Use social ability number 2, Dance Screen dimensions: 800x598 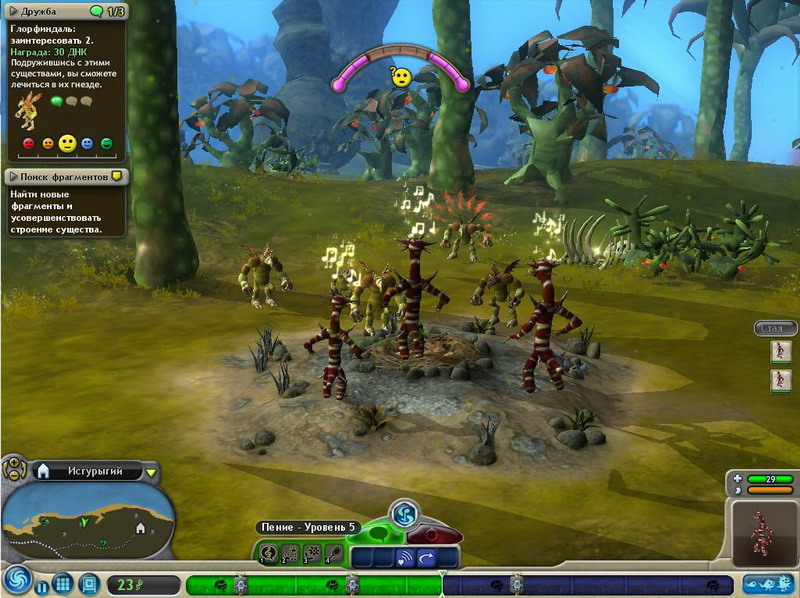tap(290, 552)
